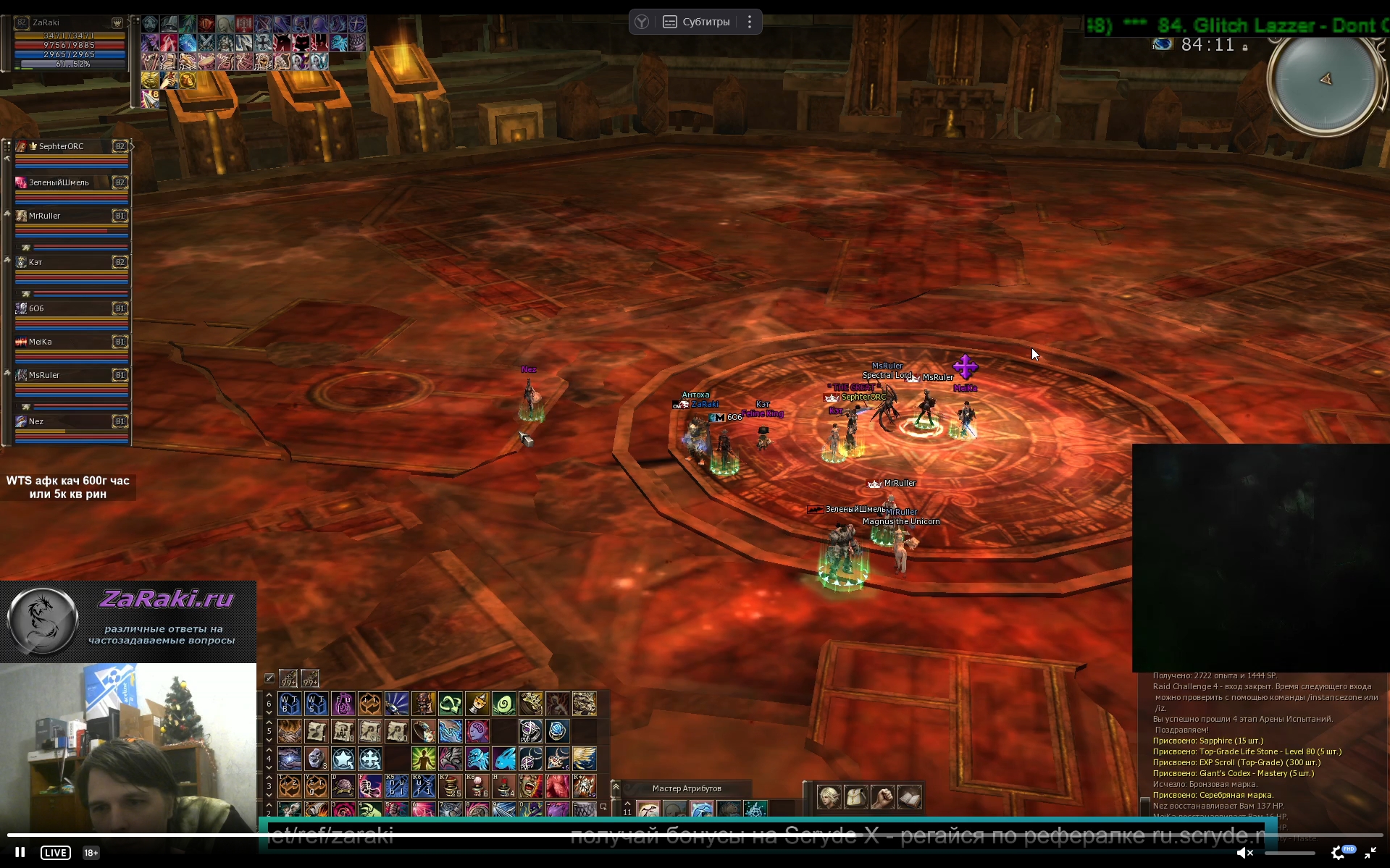Use the blue rabbit skill icon
Image resolution: width=1390 pixels, height=868 pixels.
tap(504, 759)
